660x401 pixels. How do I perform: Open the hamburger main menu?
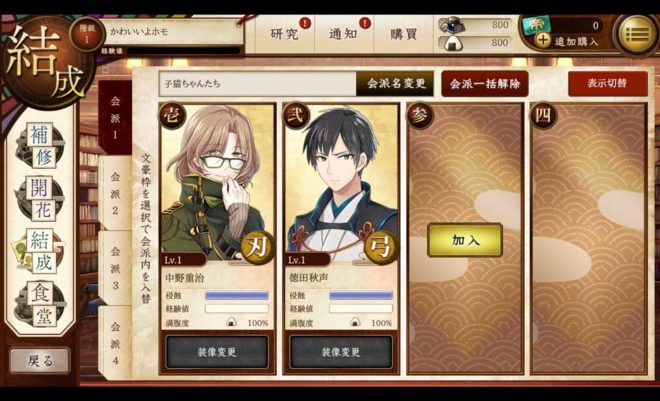(x=635, y=33)
